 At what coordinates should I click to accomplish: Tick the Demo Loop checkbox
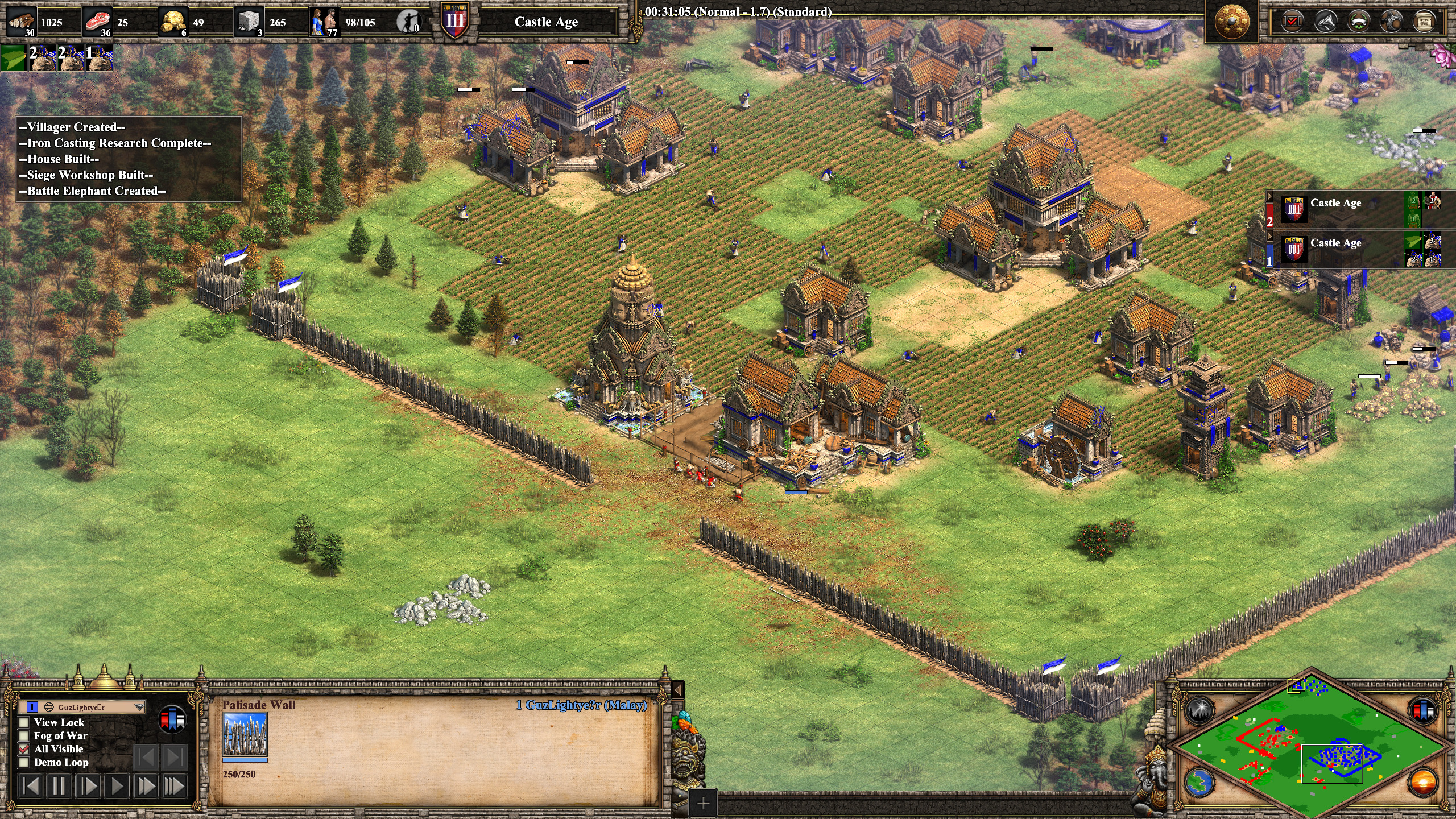click(24, 763)
